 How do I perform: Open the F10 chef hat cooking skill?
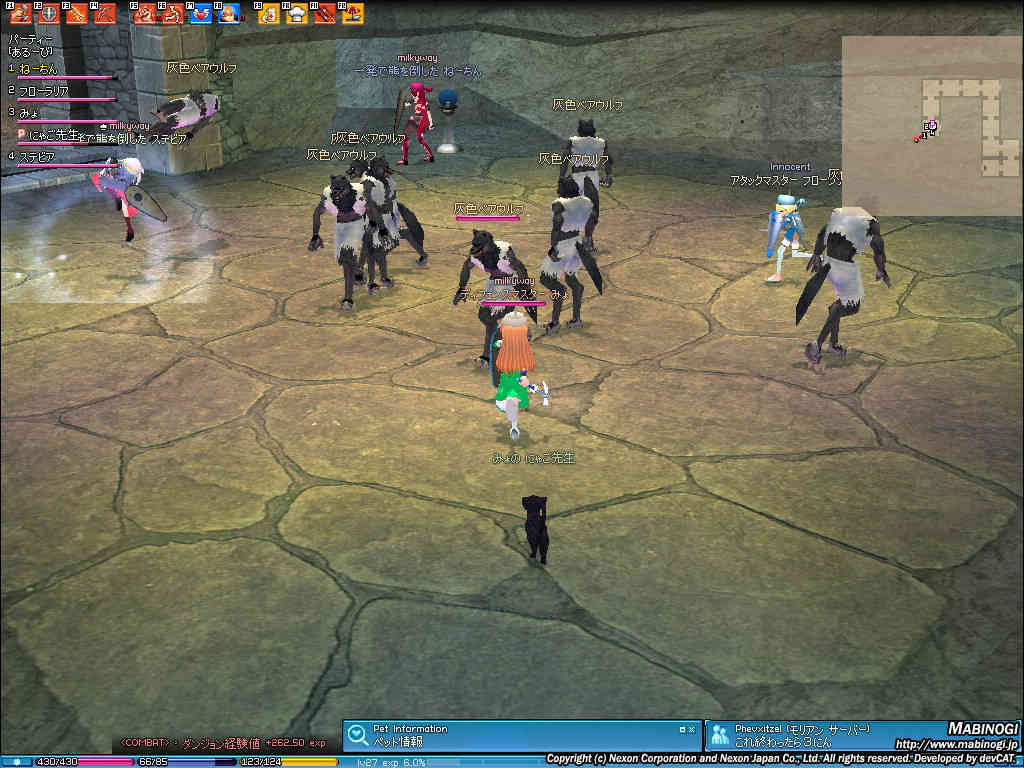[x=297, y=14]
